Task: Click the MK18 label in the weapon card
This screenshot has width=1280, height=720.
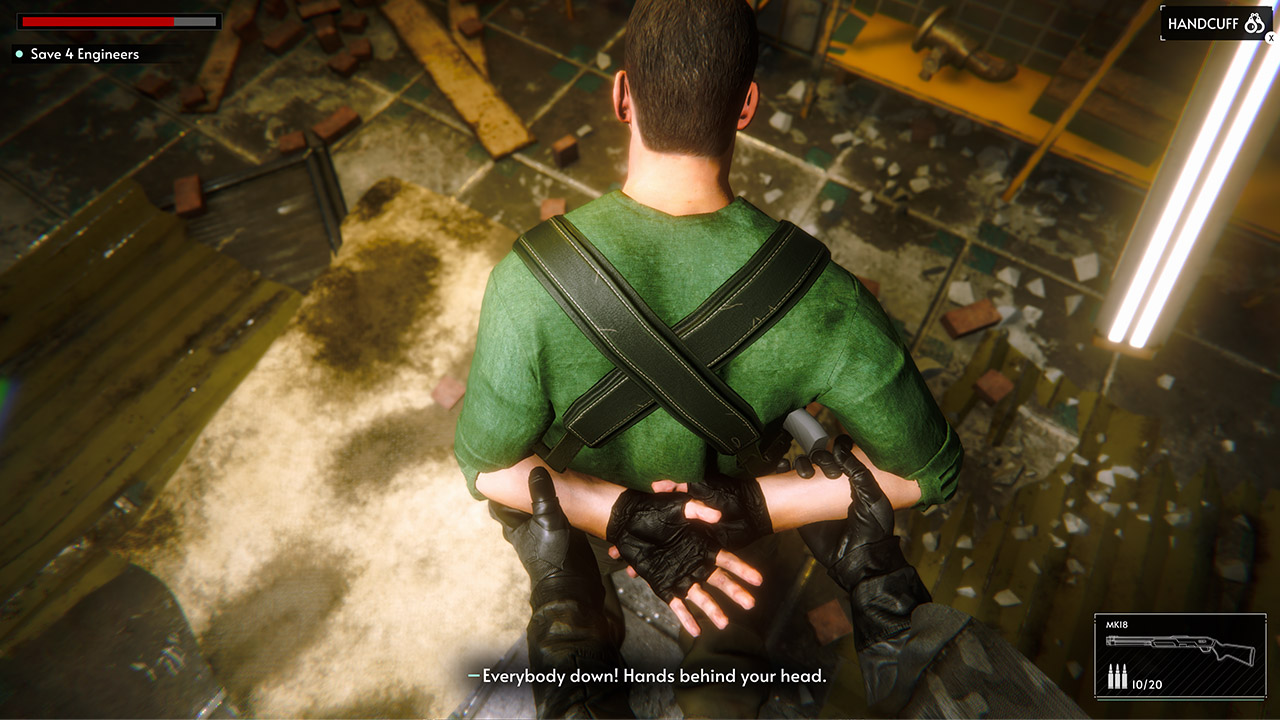Action: [x=1117, y=624]
